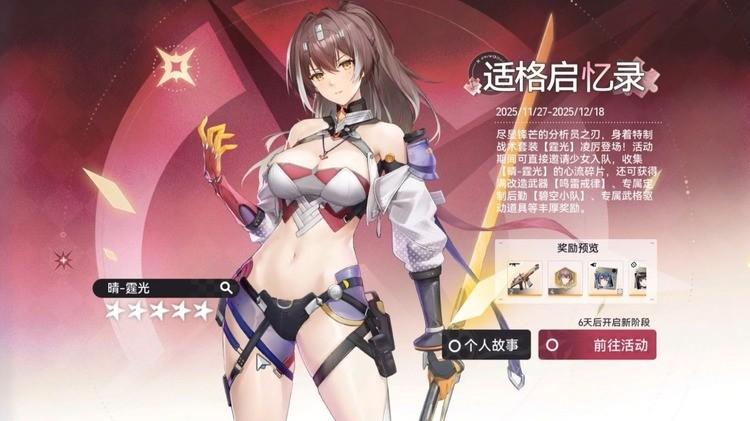
Task: Inspect the 晴-霆光 character details magnifier
Action: point(226,288)
